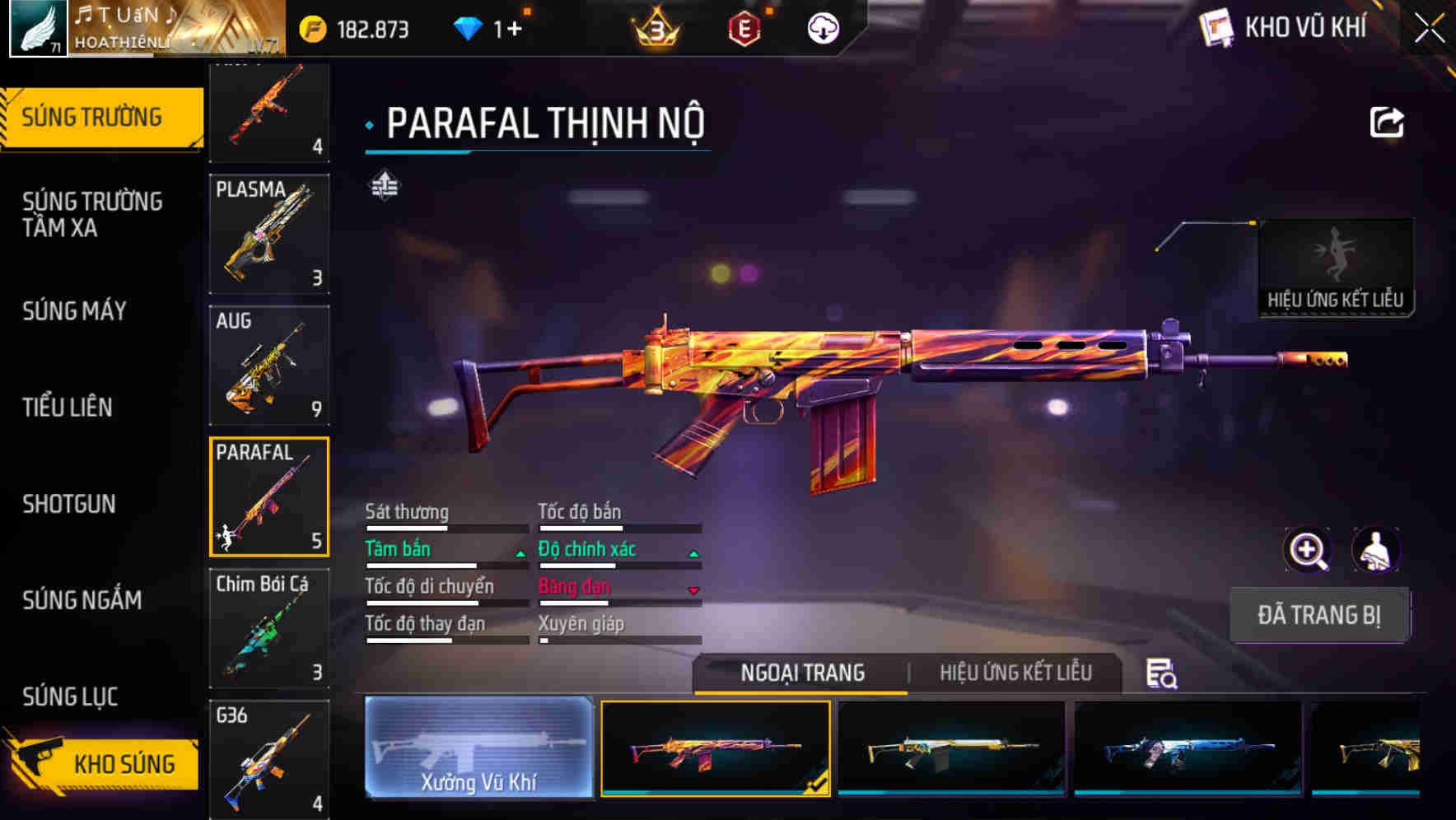Open the Hiệu Ứng Kết Liễu preview box

coord(1336,258)
